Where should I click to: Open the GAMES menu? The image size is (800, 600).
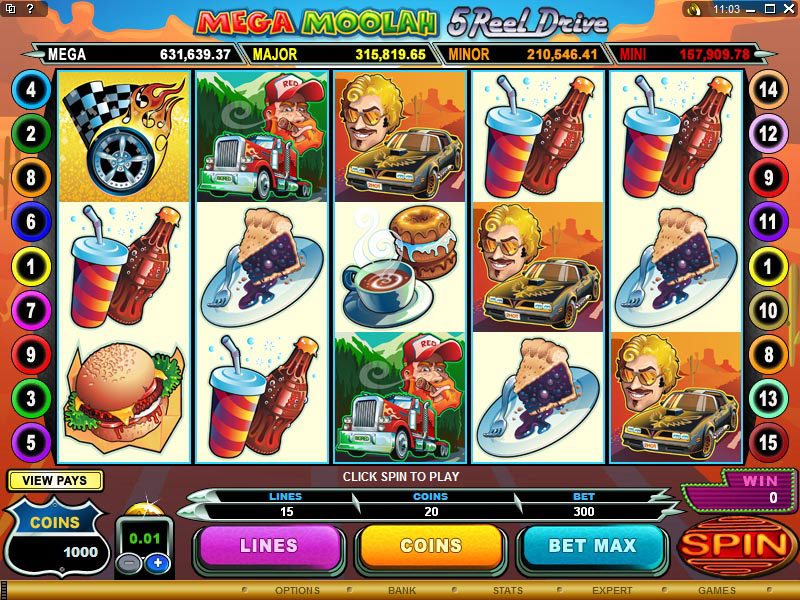[x=717, y=591]
